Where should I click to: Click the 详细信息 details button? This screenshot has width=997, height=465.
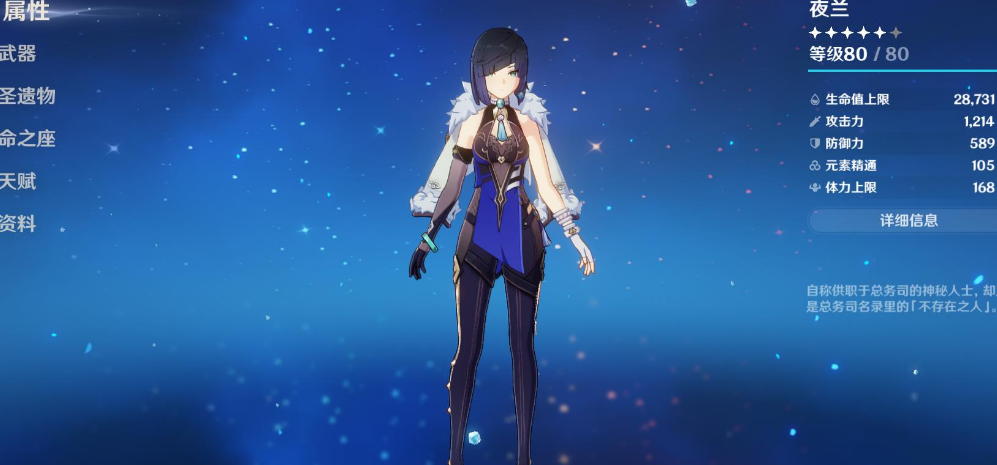tap(908, 220)
